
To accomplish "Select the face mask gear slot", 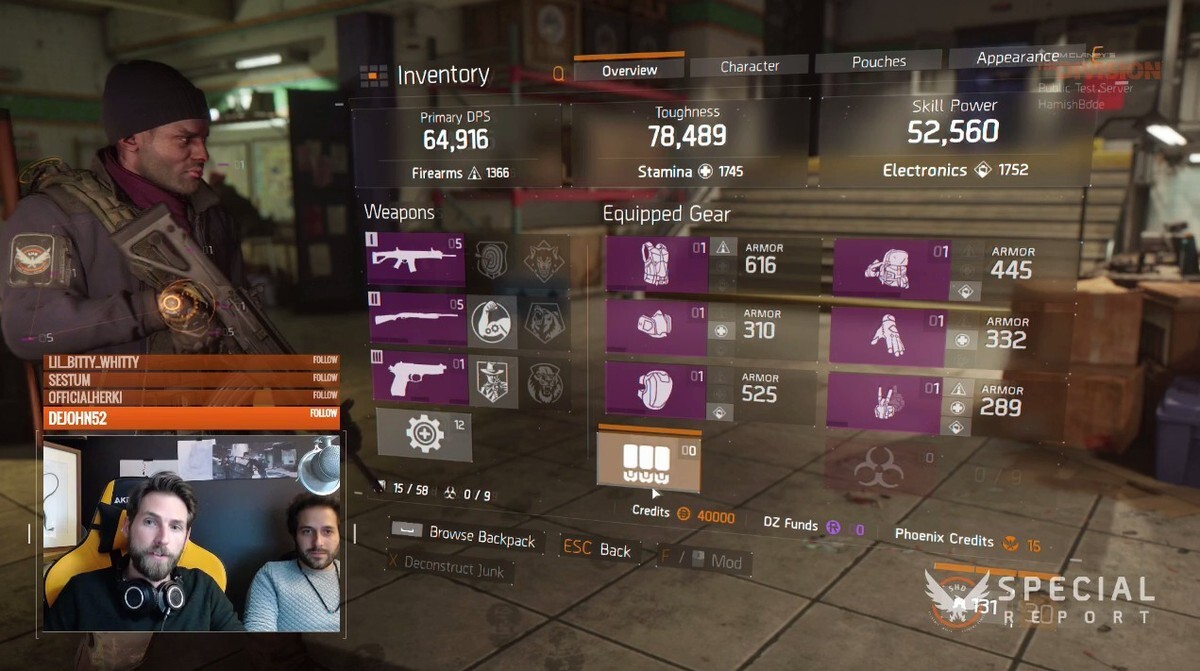I will click(x=658, y=328).
